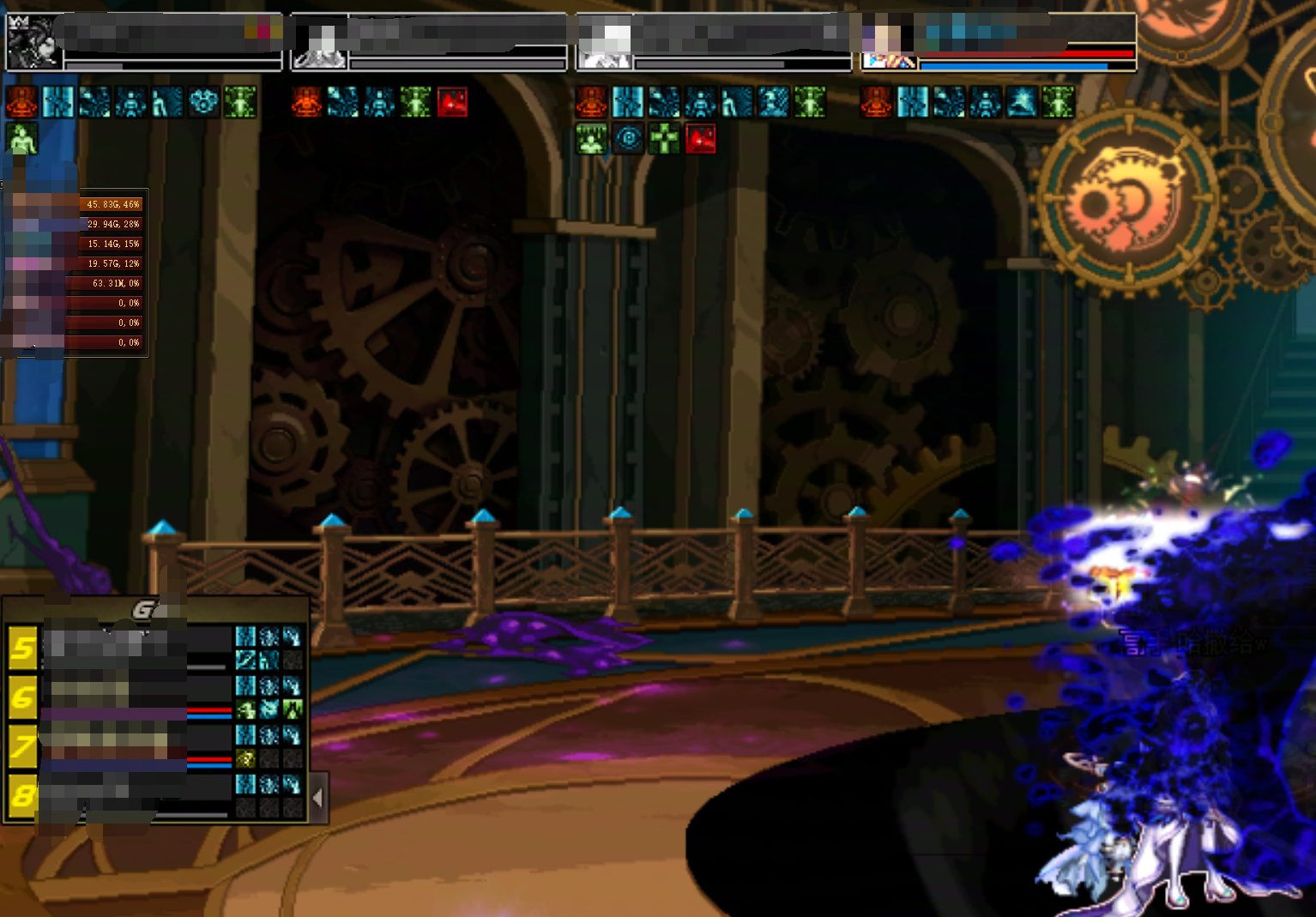Select the crowned party leader portrait
1316x917 pixels.
tap(33, 41)
